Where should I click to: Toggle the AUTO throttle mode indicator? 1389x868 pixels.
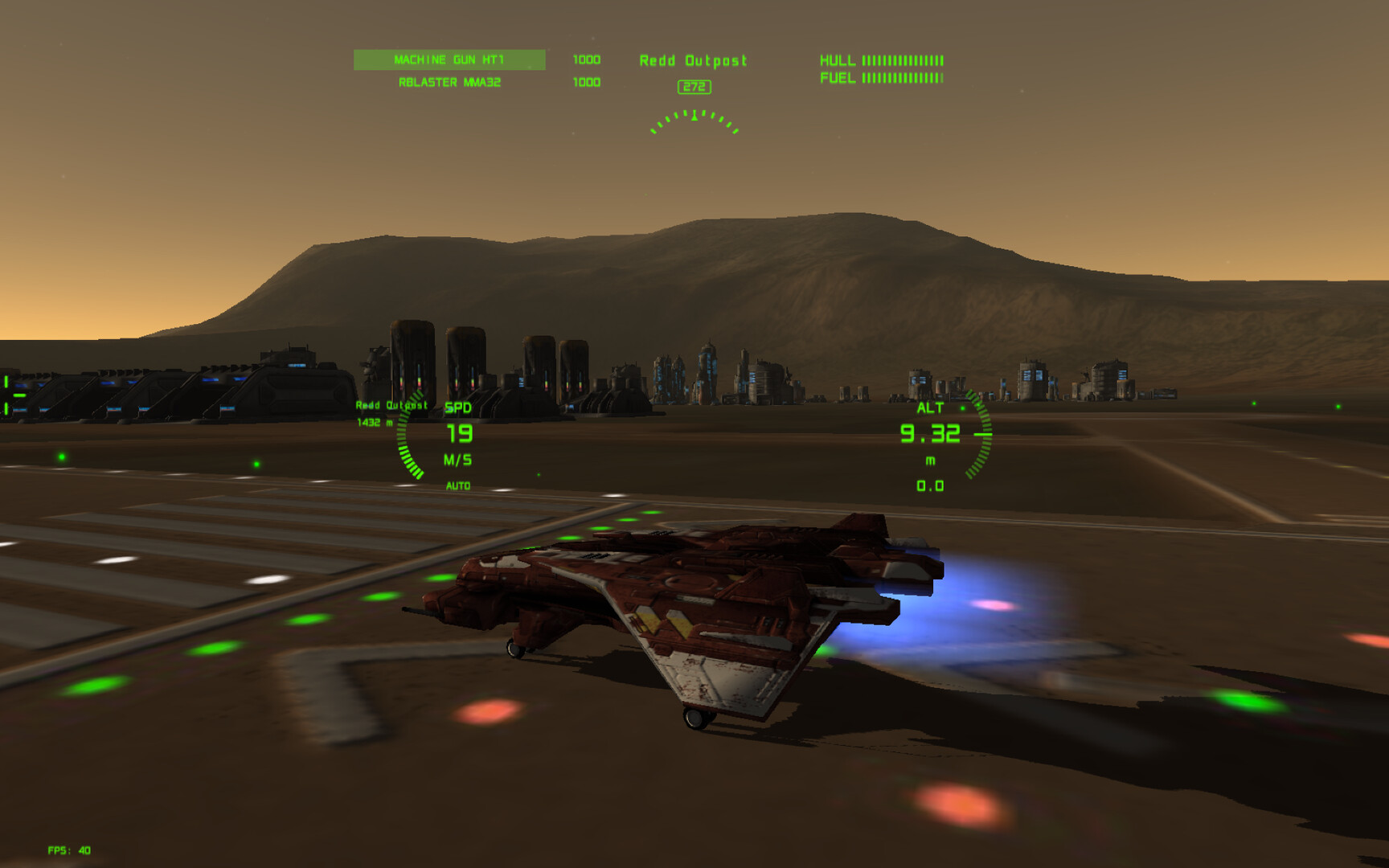pyautogui.click(x=457, y=485)
